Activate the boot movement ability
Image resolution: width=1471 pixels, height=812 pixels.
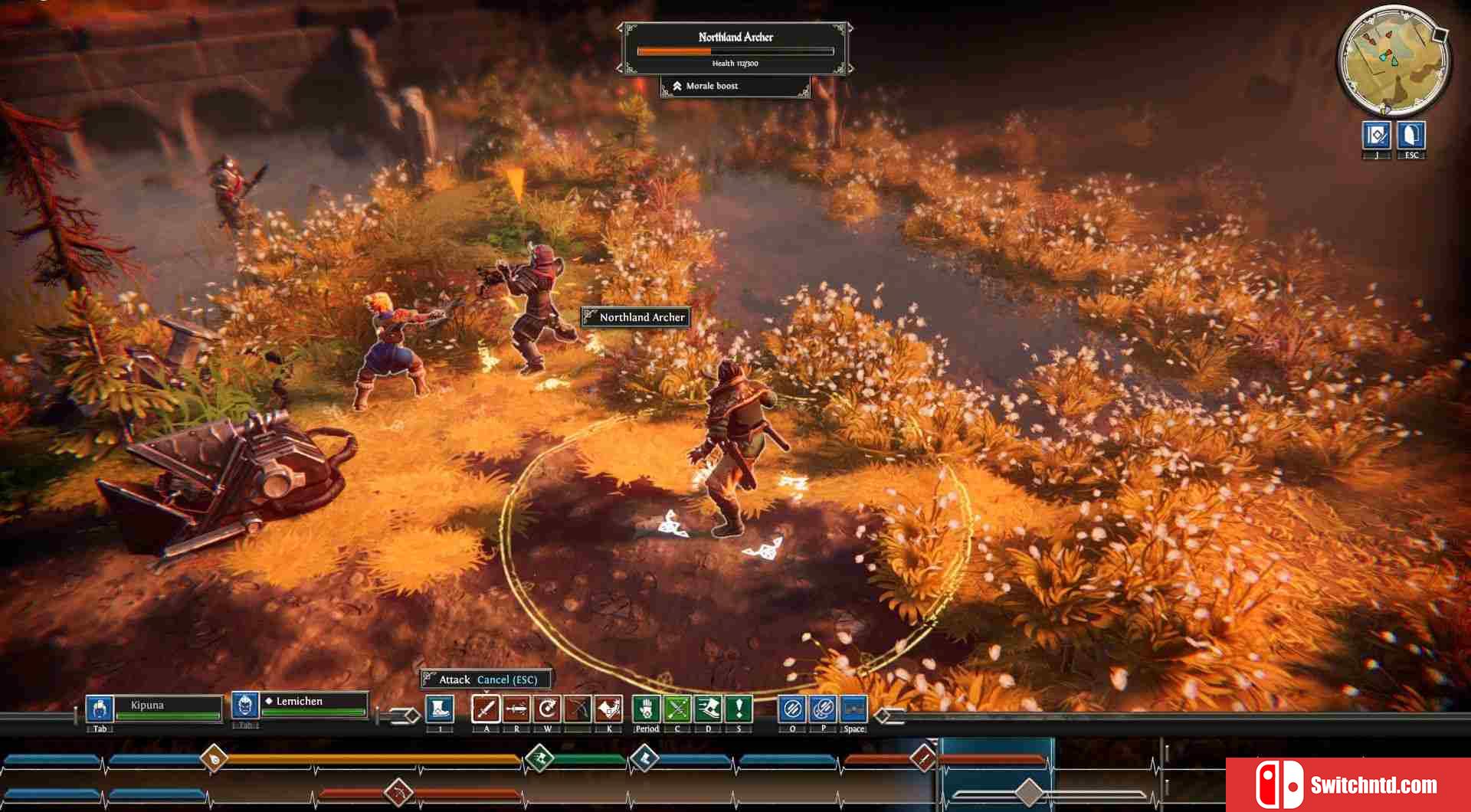[x=440, y=709]
